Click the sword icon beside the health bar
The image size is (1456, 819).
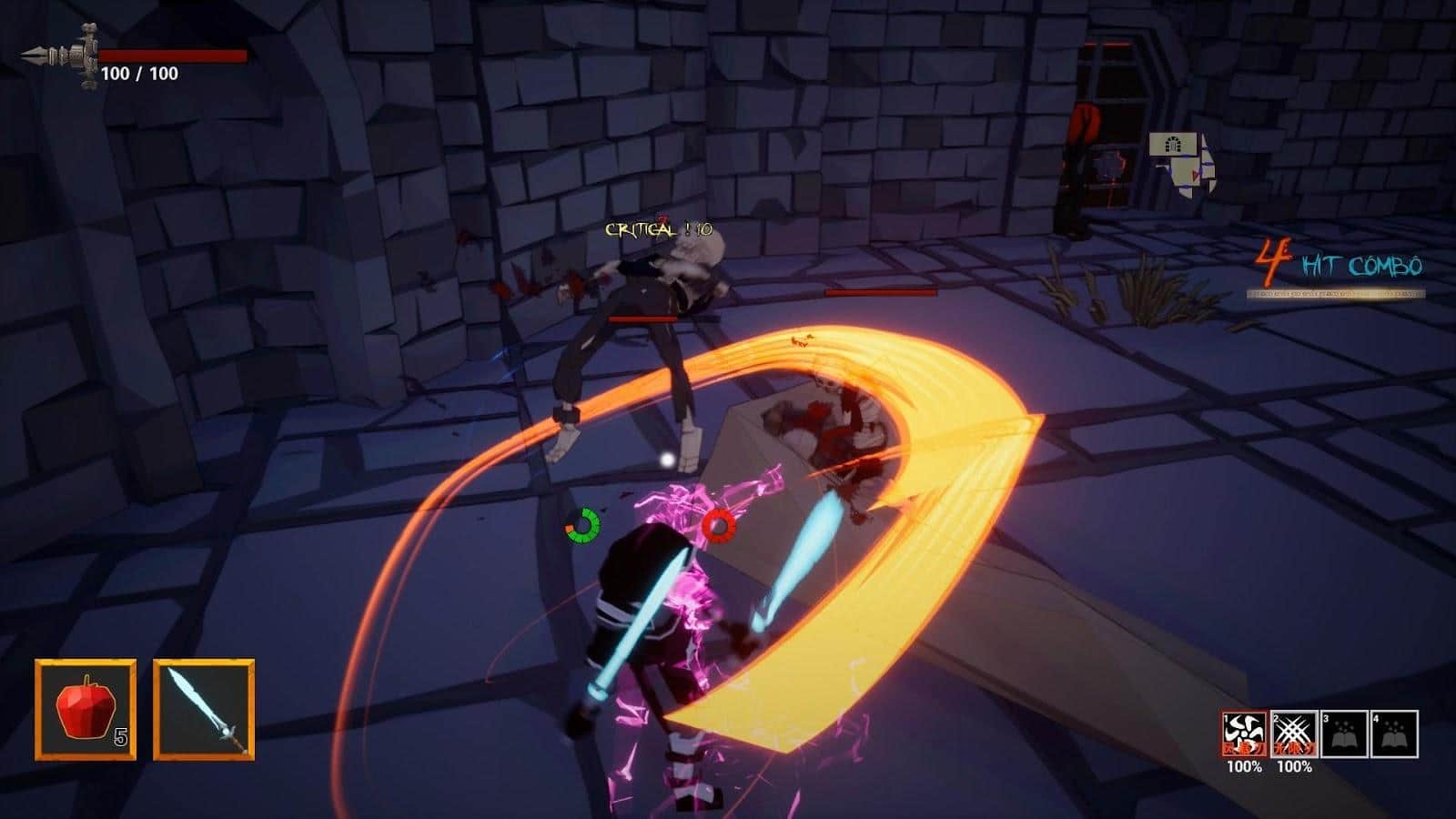(59, 56)
